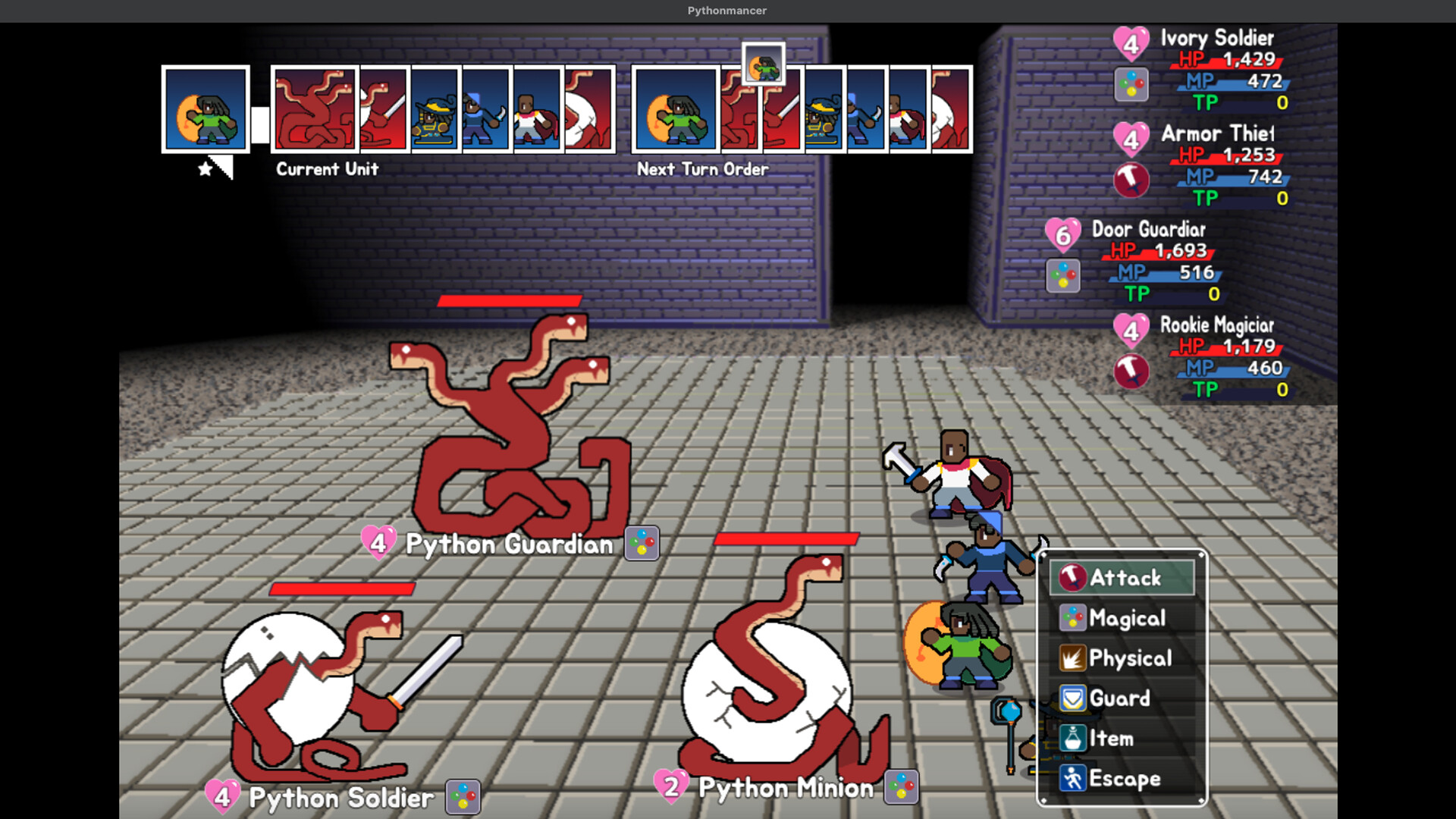Image resolution: width=1456 pixels, height=819 pixels.
Task: Click Armor Thief's weapon gem icon
Action: [x=1132, y=180]
